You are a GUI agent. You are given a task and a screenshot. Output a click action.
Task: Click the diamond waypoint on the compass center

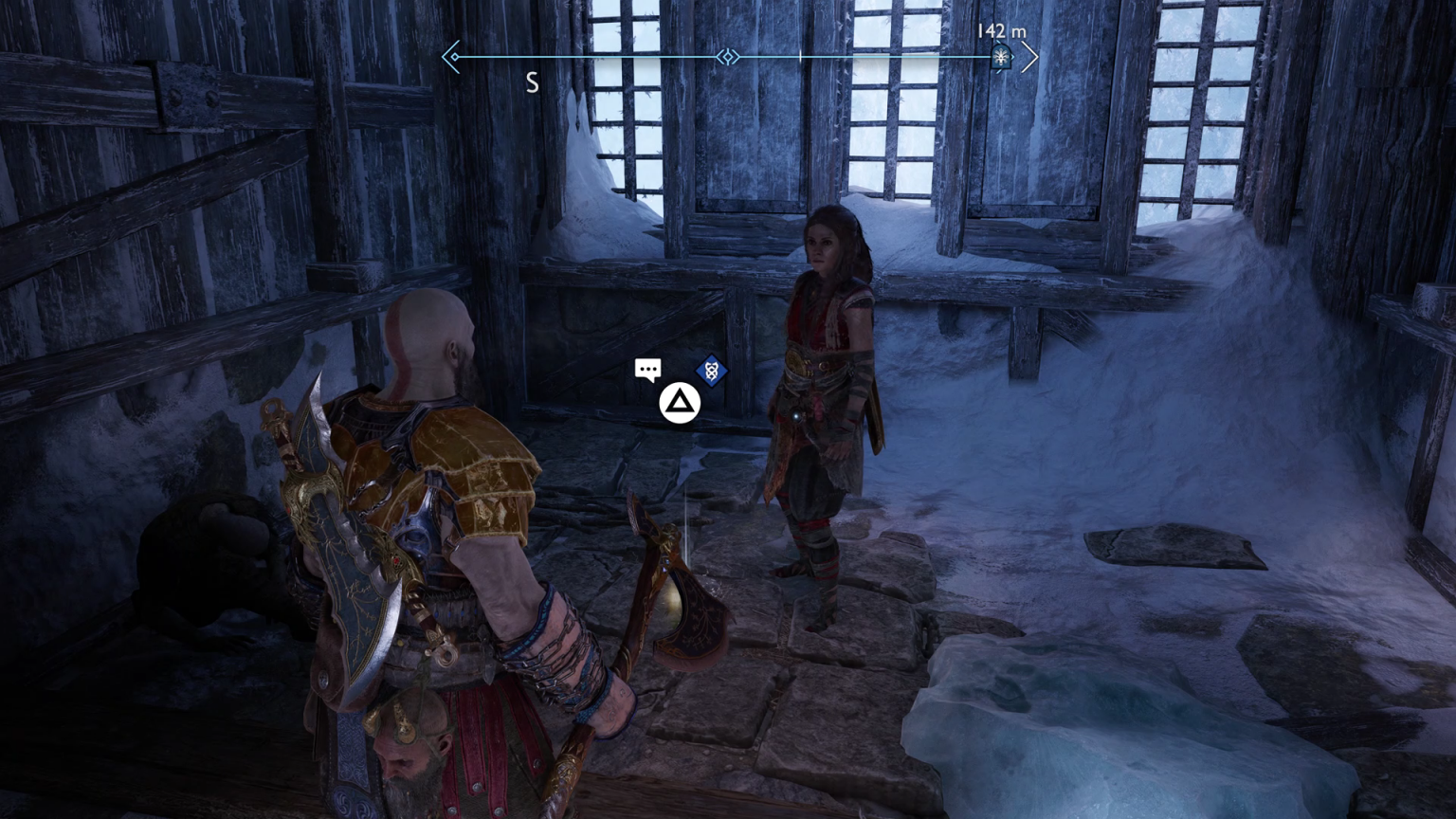point(726,57)
